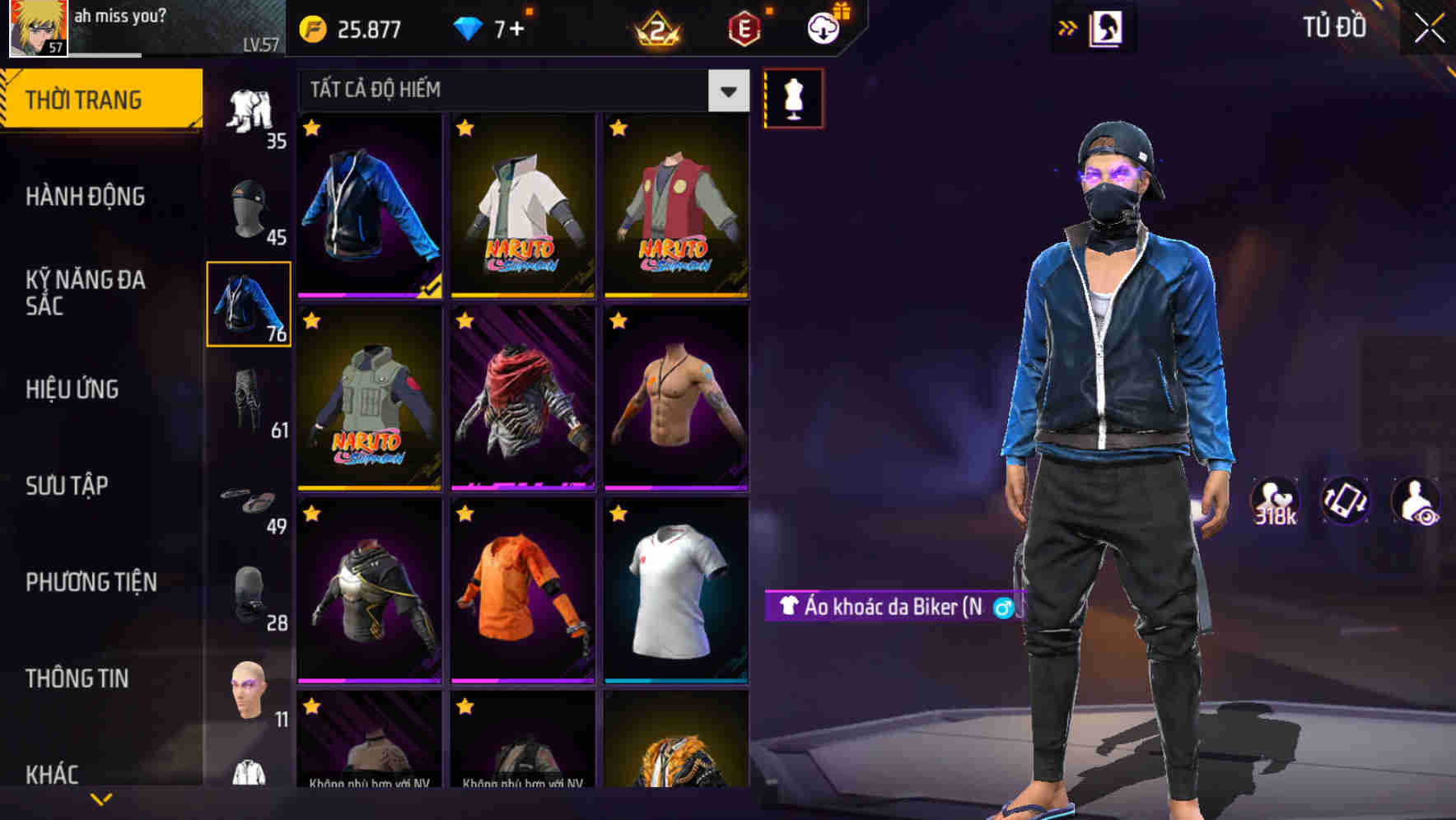Image resolution: width=1456 pixels, height=820 pixels.
Task: Open the head customization category with 11 items
Action: pyautogui.click(x=247, y=690)
